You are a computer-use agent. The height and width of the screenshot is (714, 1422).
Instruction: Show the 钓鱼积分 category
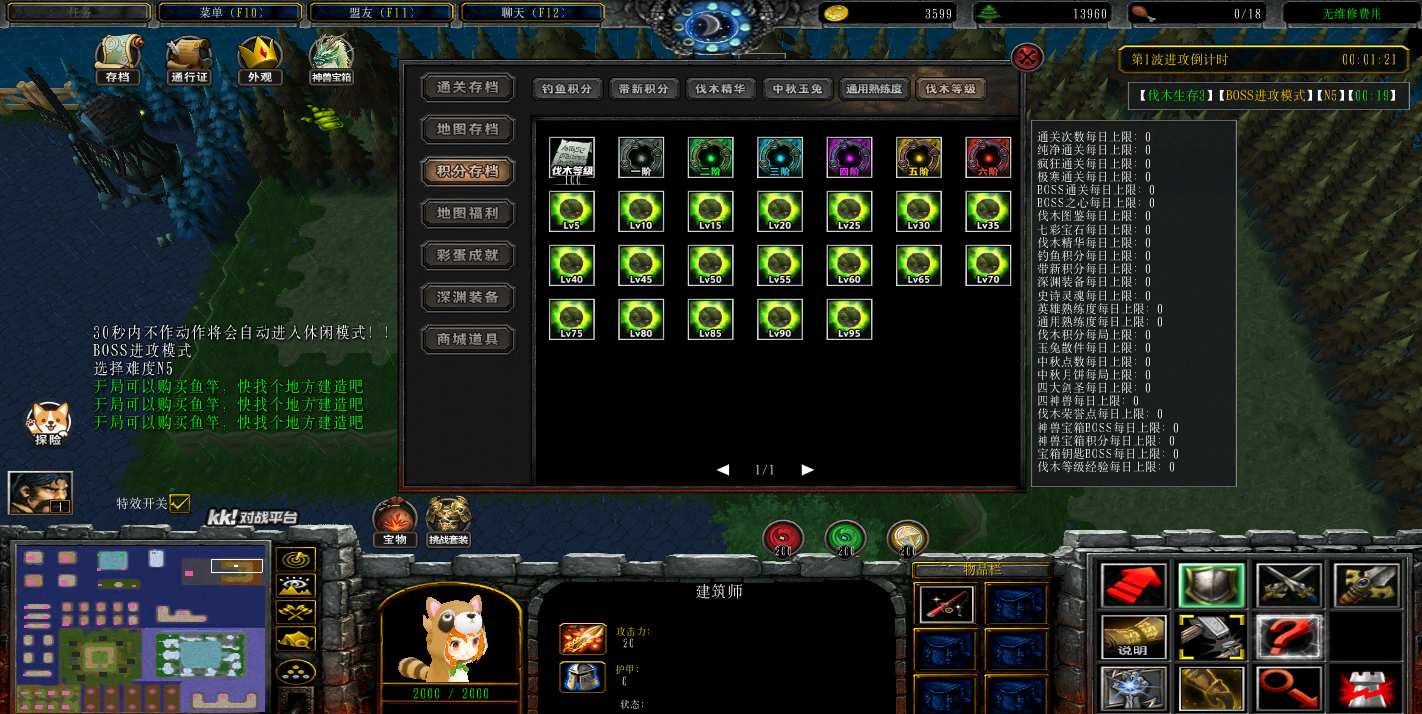click(x=567, y=89)
